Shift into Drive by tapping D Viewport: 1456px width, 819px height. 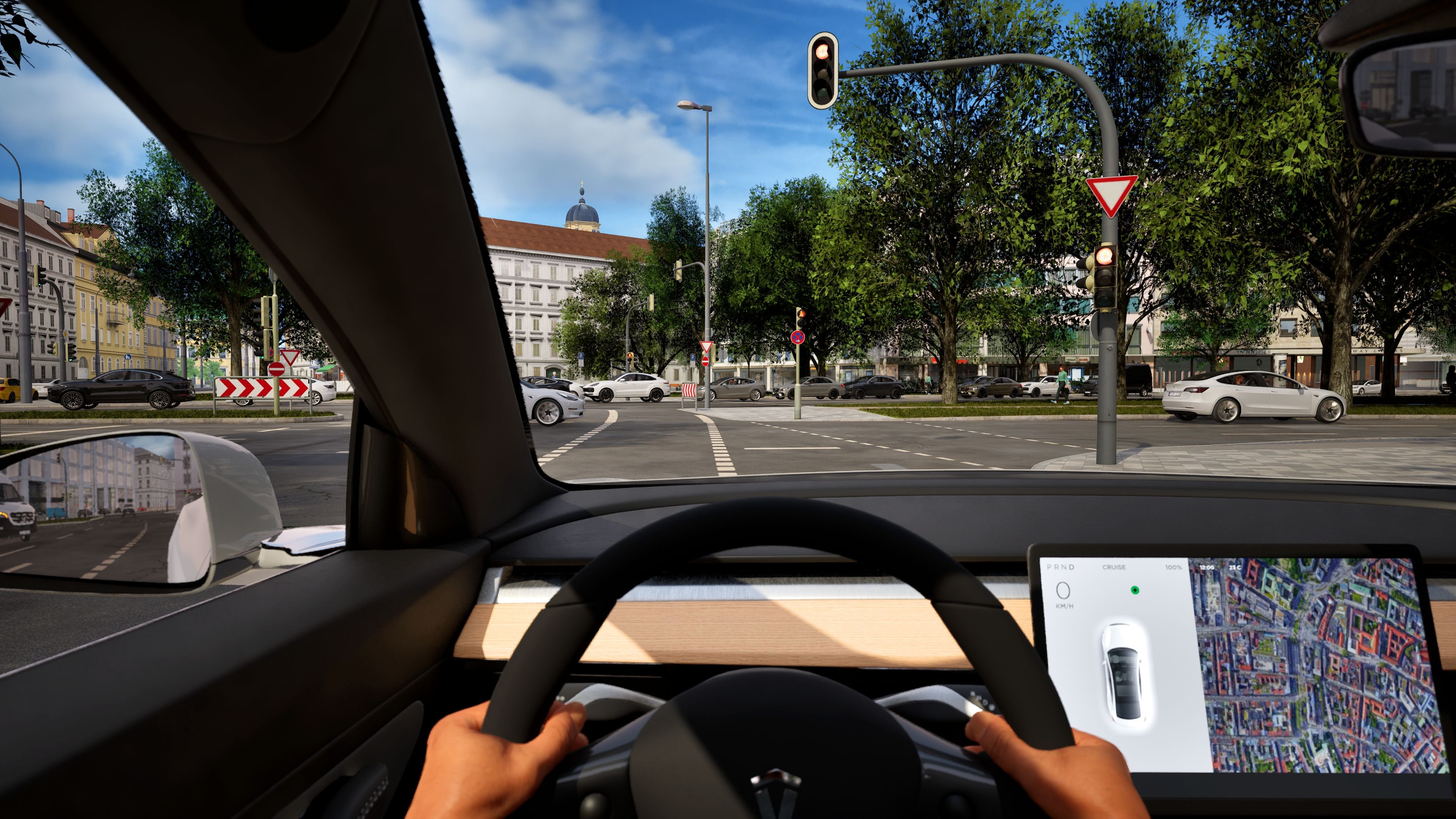click(x=1071, y=568)
